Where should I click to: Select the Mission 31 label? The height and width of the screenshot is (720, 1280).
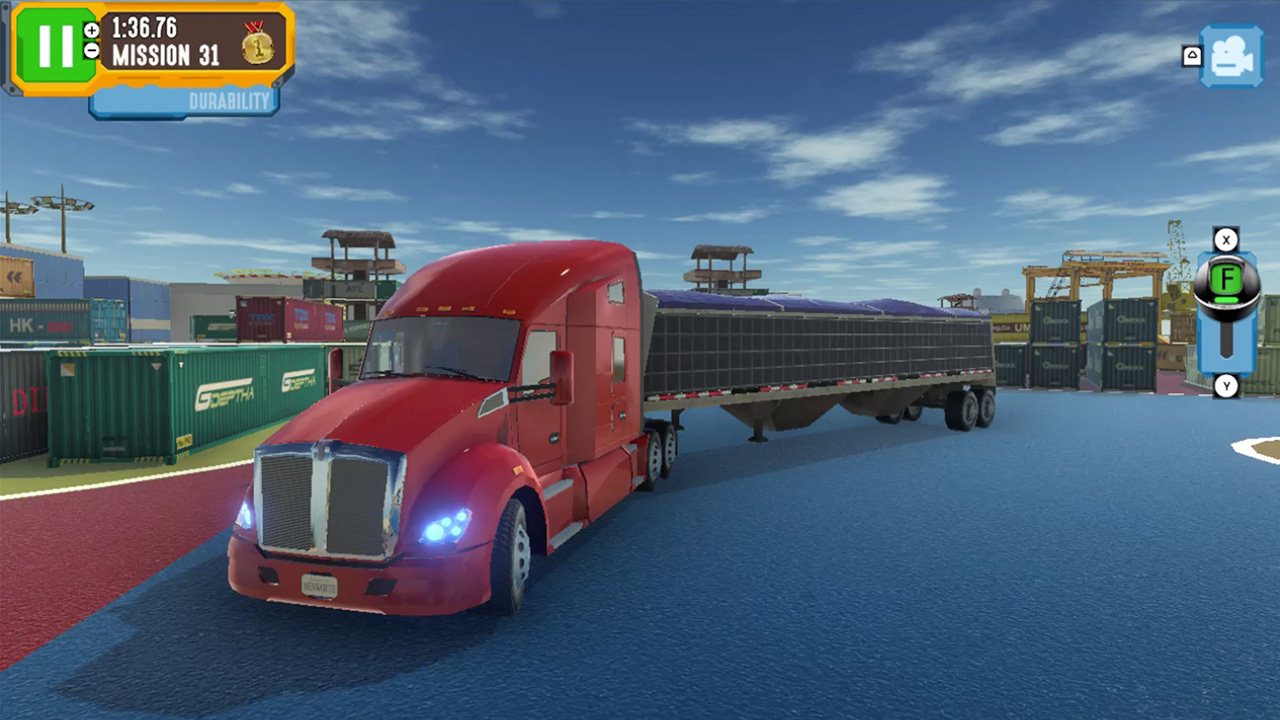pos(165,54)
